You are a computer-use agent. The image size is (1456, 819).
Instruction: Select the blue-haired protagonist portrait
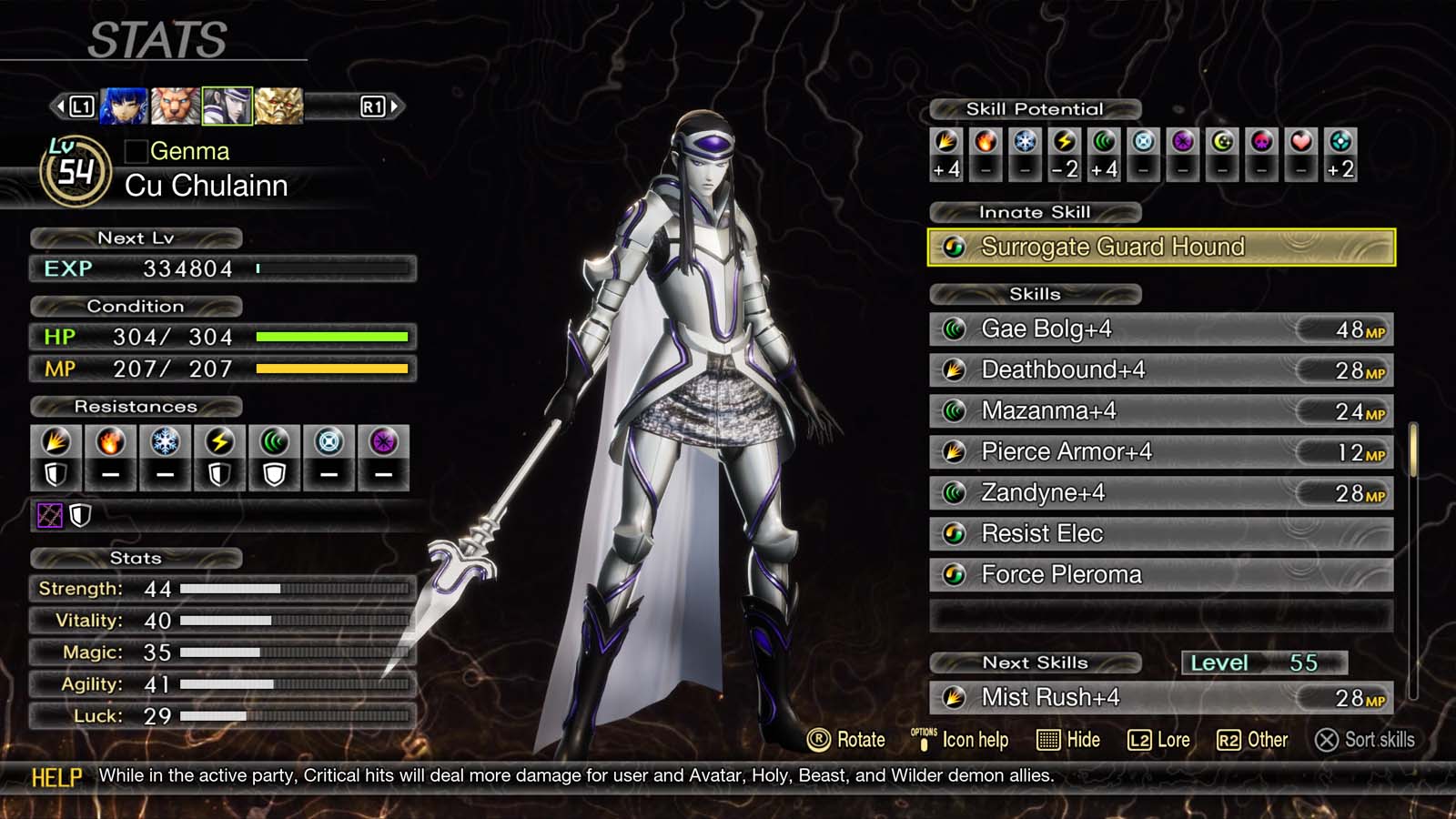click(123, 106)
